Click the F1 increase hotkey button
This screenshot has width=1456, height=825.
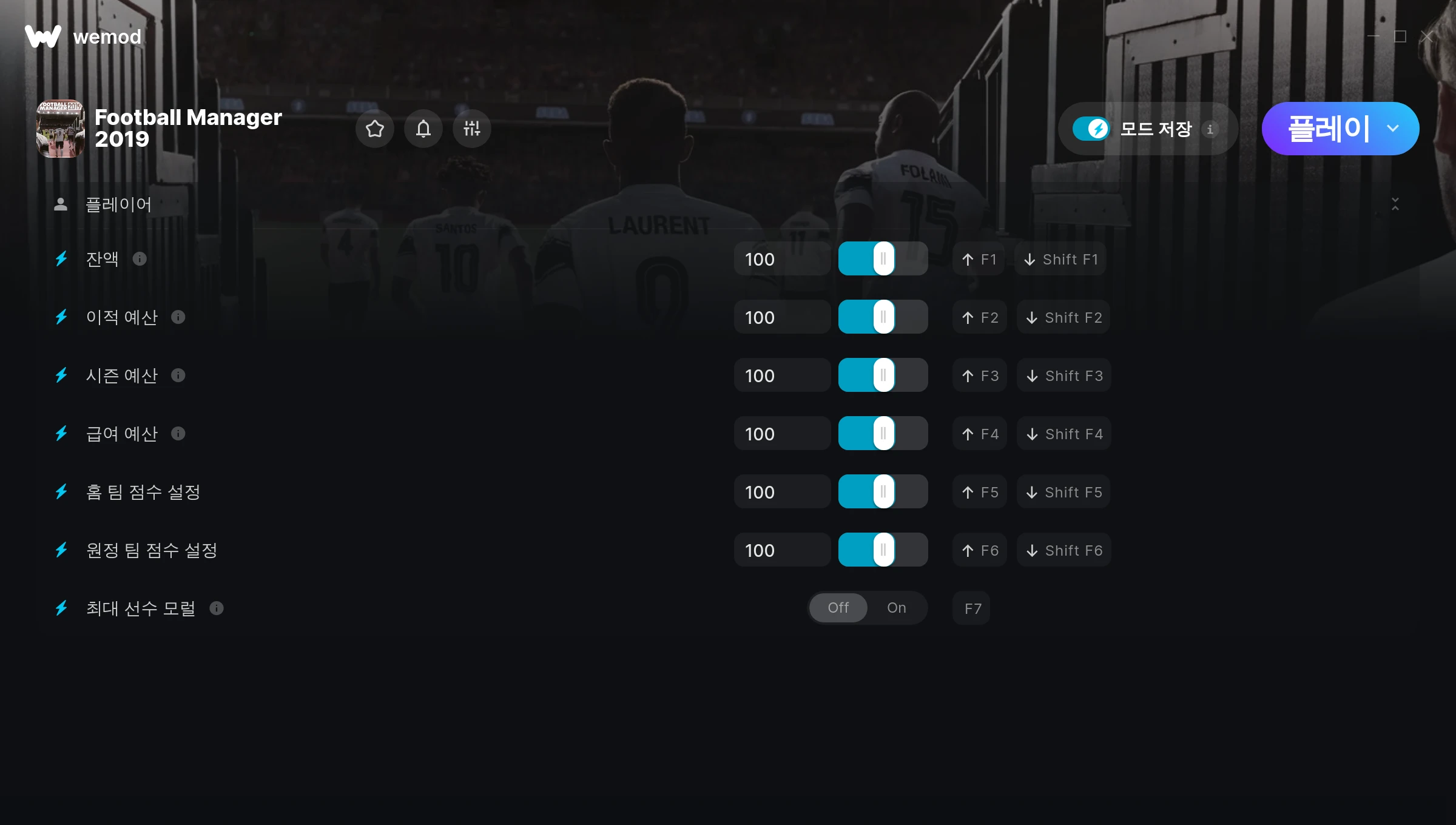(x=979, y=259)
